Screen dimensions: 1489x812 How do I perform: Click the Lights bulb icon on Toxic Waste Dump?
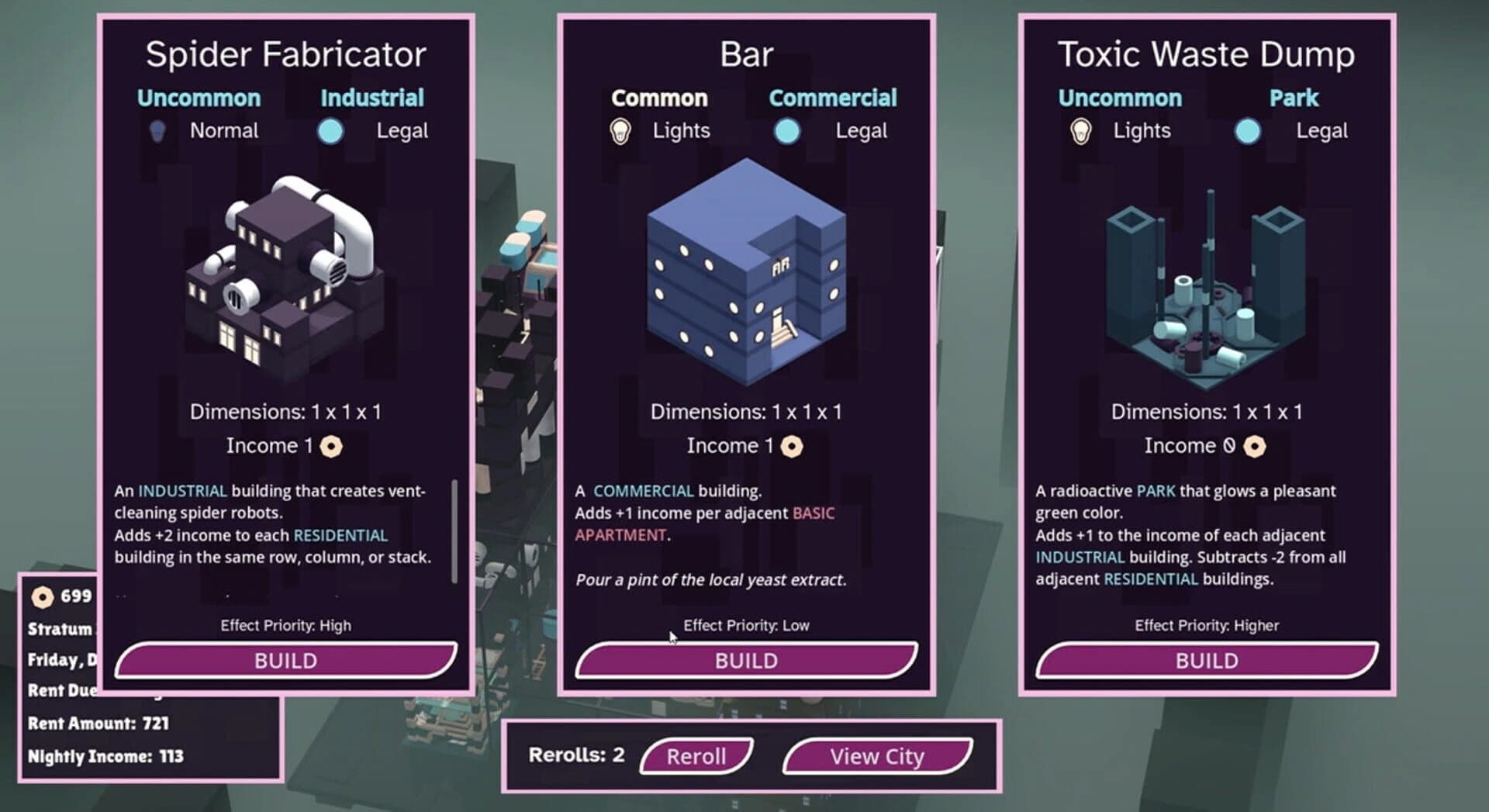[x=1081, y=130]
